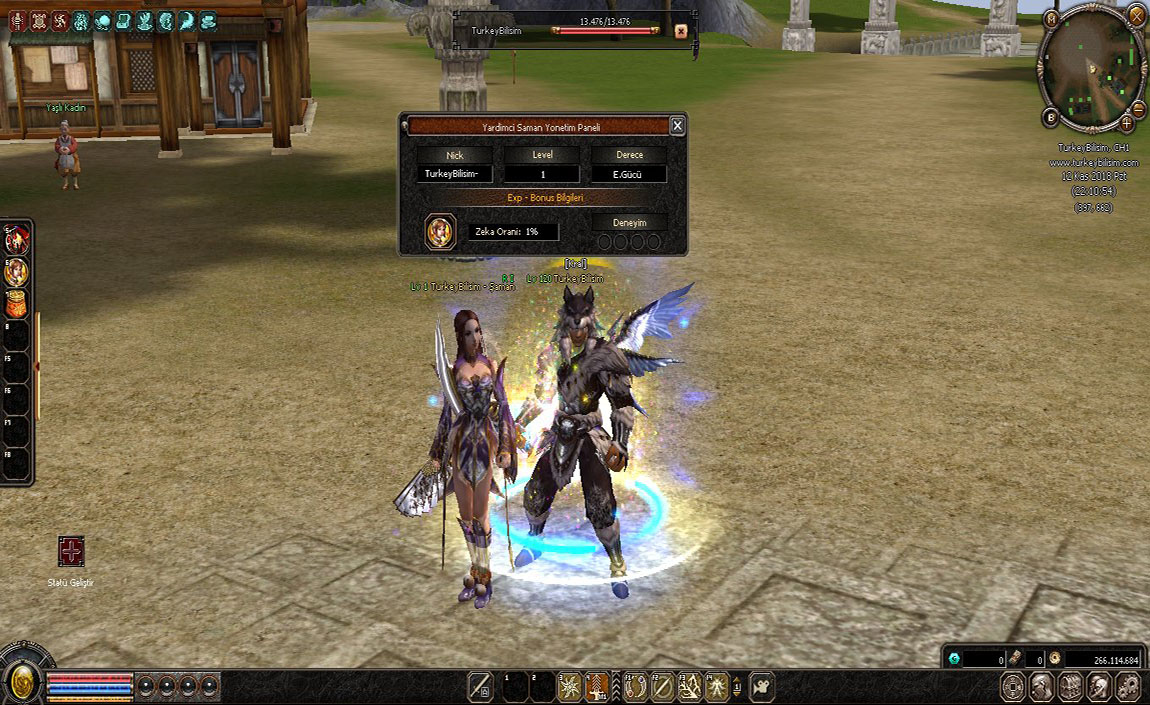Open the coin icon menu in bottom bar
This screenshot has height=705, width=1150.
tap(1013, 687)
